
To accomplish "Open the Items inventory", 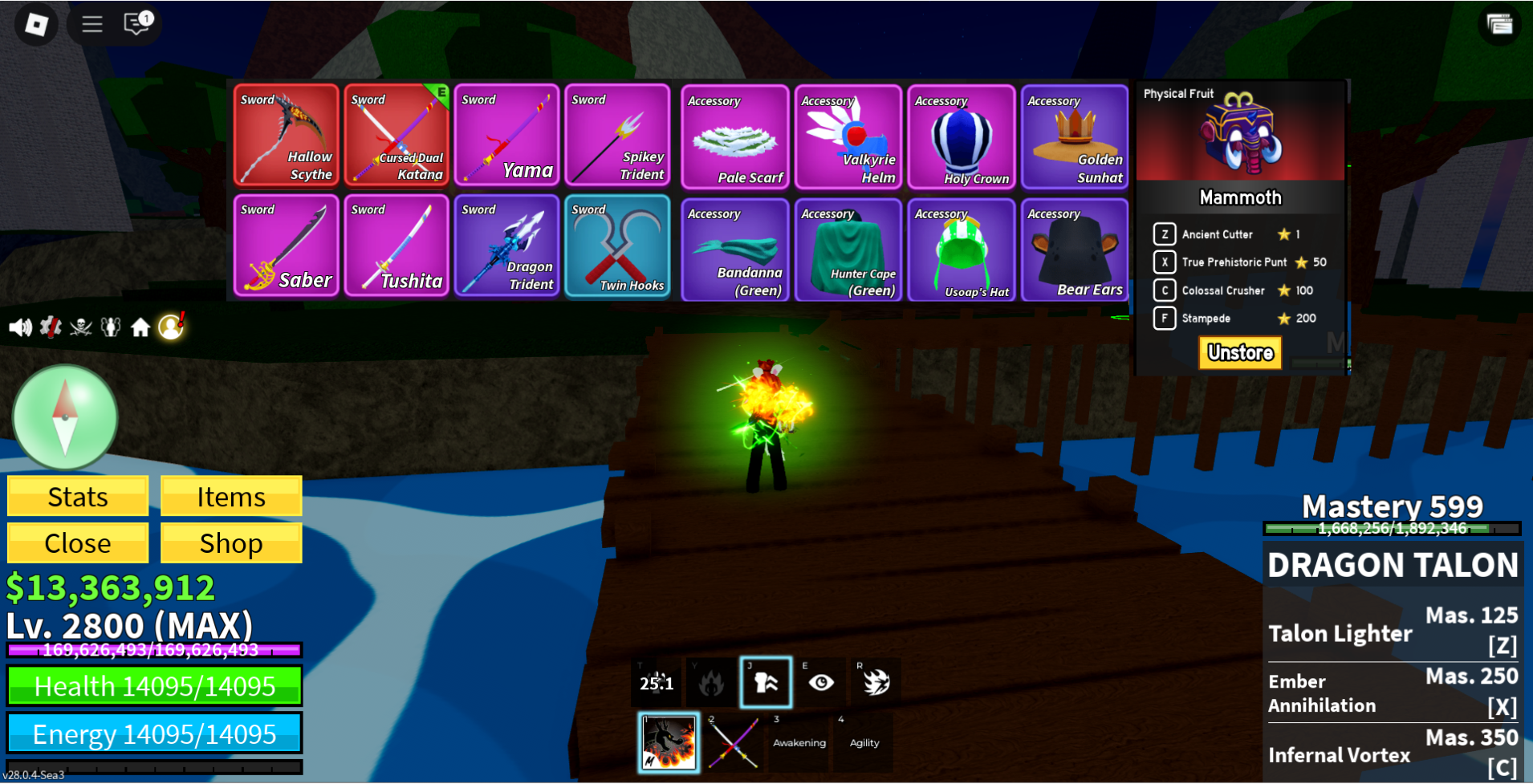I will 231,497.
